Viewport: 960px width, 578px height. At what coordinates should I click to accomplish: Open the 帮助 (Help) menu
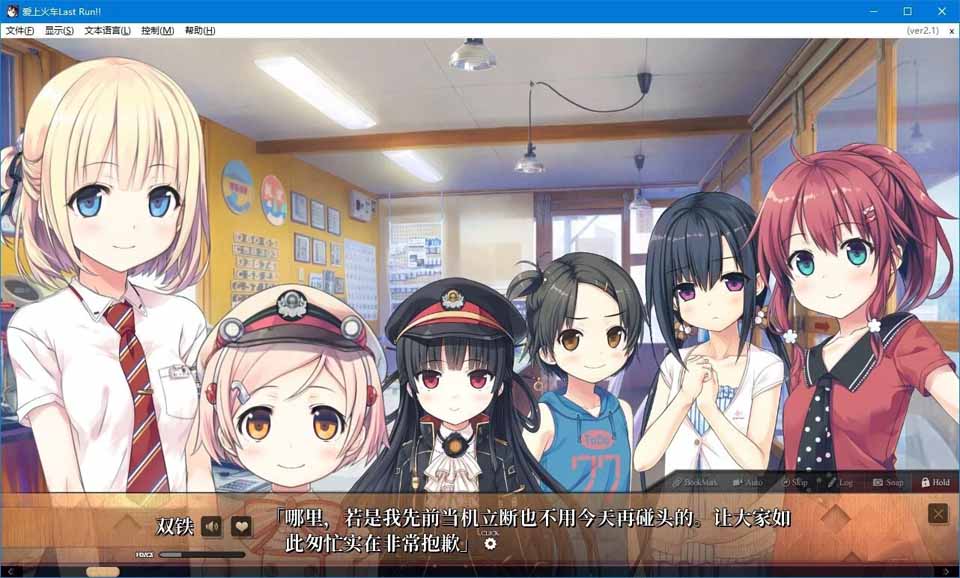(x=200, y=31)
